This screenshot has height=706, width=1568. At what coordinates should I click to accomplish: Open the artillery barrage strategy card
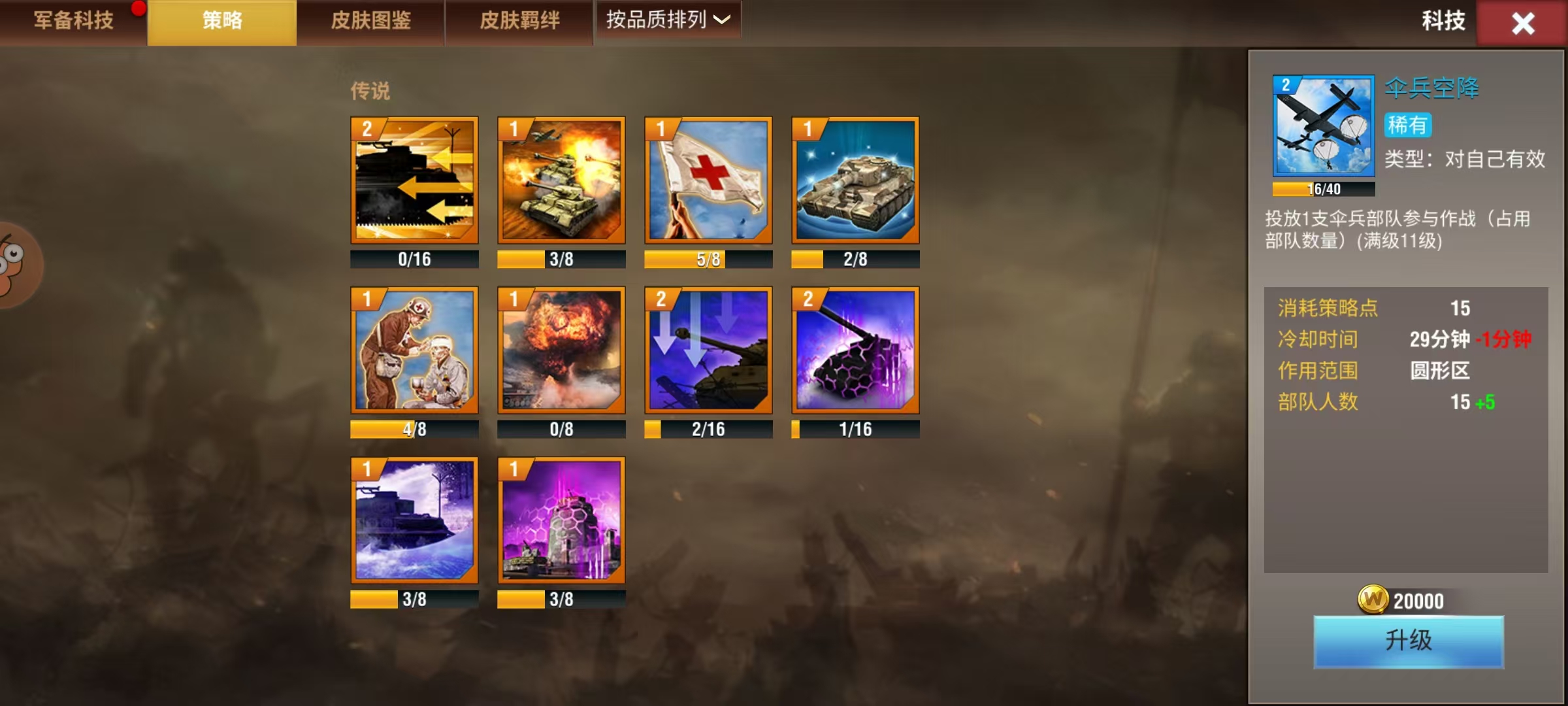(561, 183)
